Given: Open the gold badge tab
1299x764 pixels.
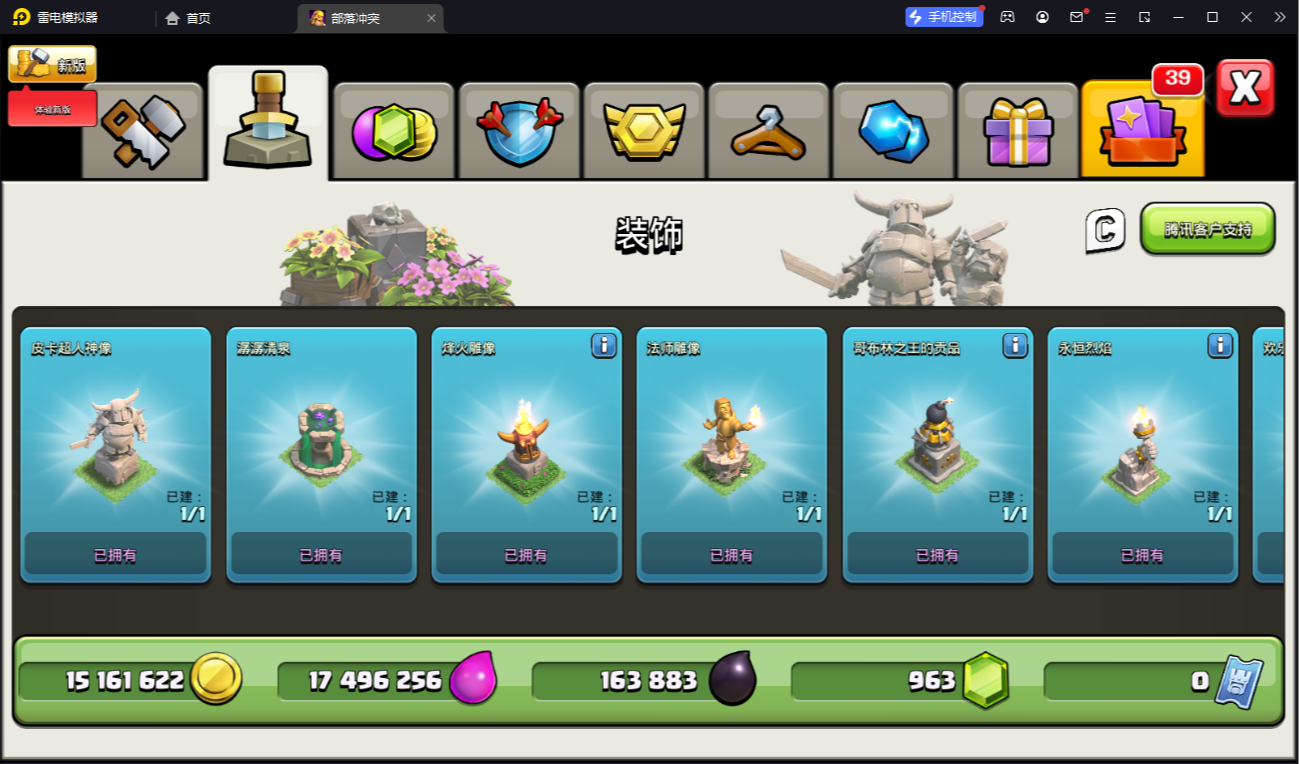Looking at the screenshot, I should coord(644,131).
